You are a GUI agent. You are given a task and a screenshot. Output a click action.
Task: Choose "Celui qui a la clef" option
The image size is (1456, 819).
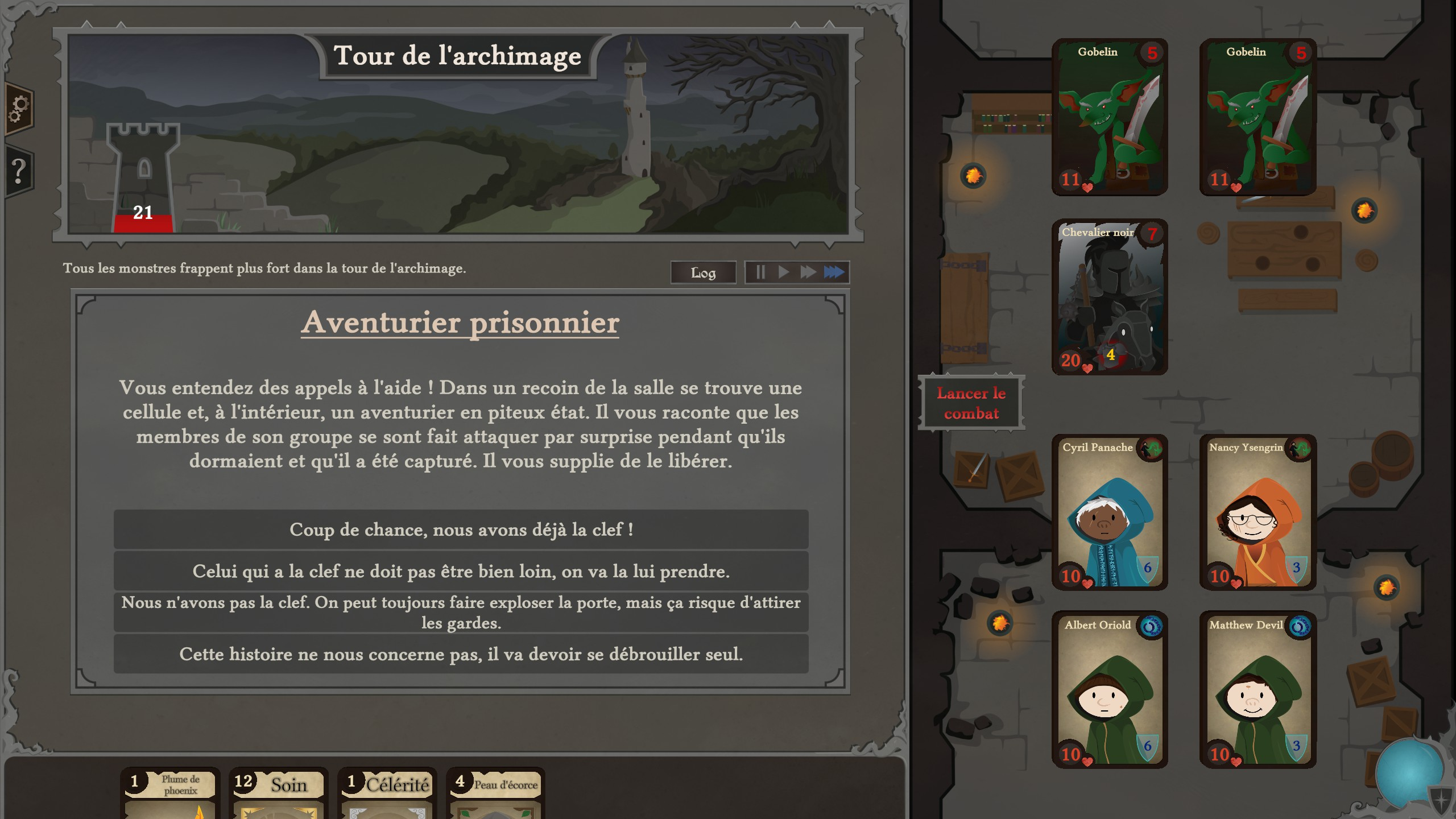tap(461, 571)
